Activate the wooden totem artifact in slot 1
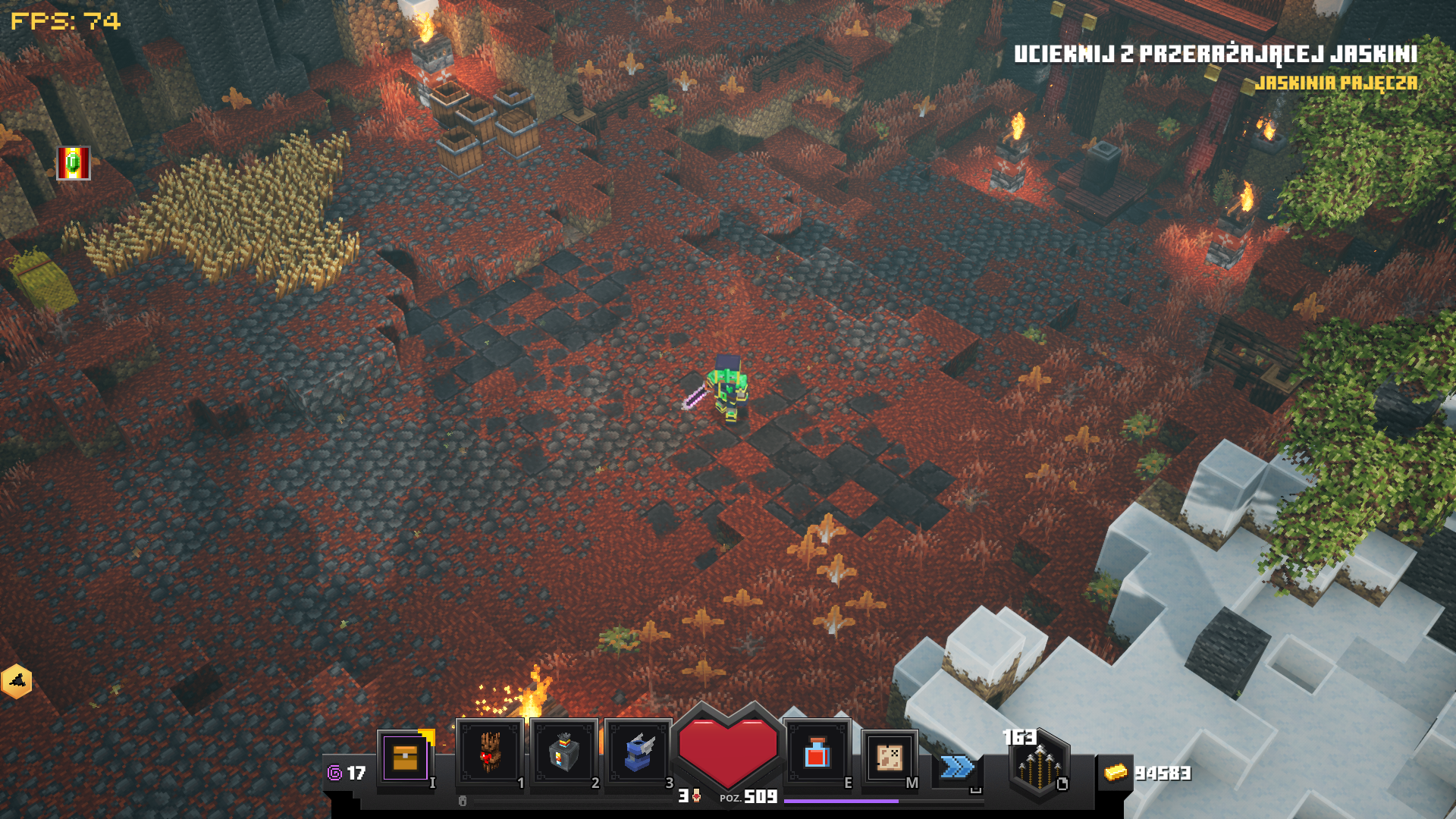 click(489, 752)
